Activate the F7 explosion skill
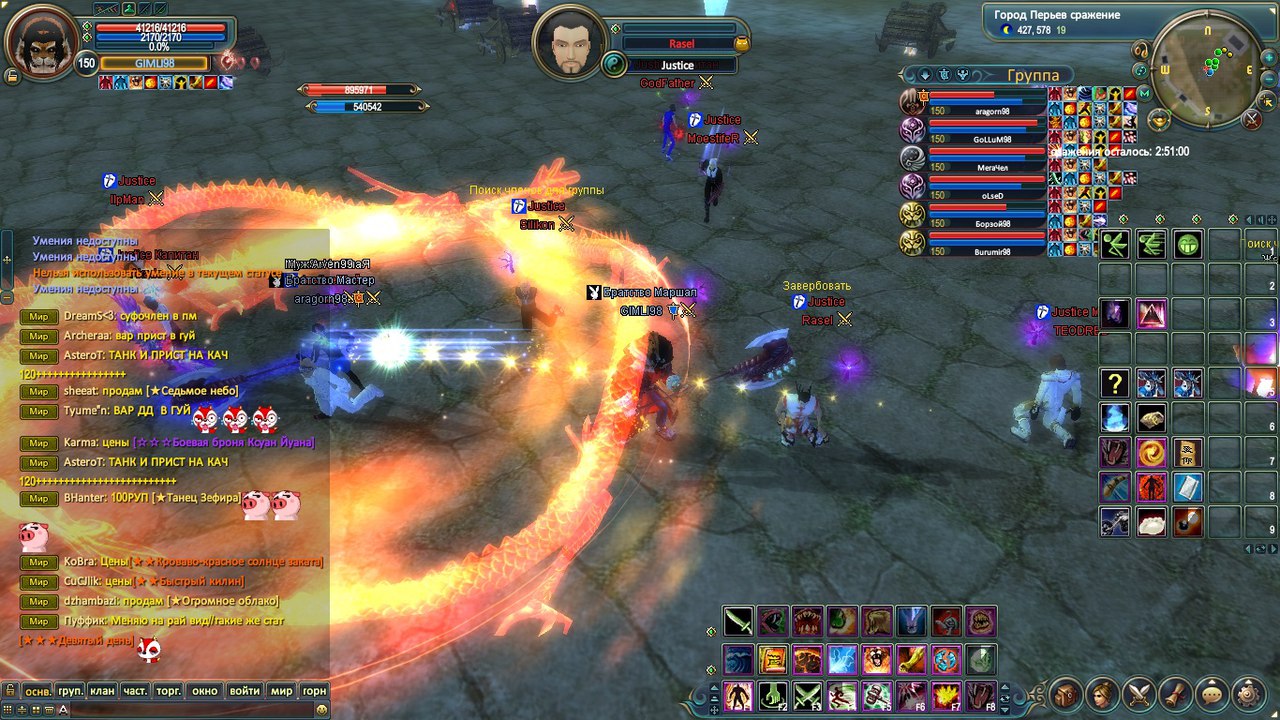 [946, 694]
